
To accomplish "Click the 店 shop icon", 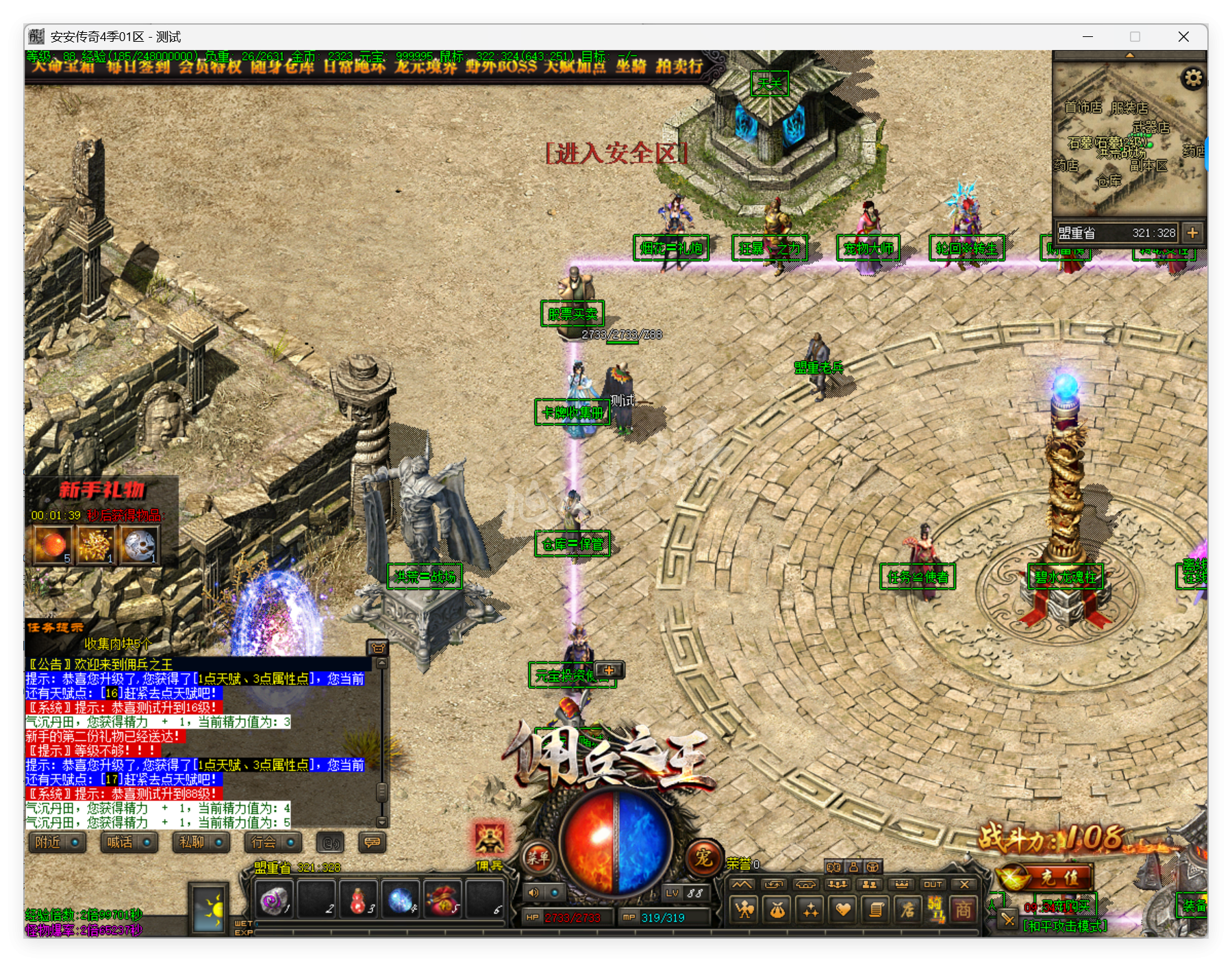I will tap(908, 909).
